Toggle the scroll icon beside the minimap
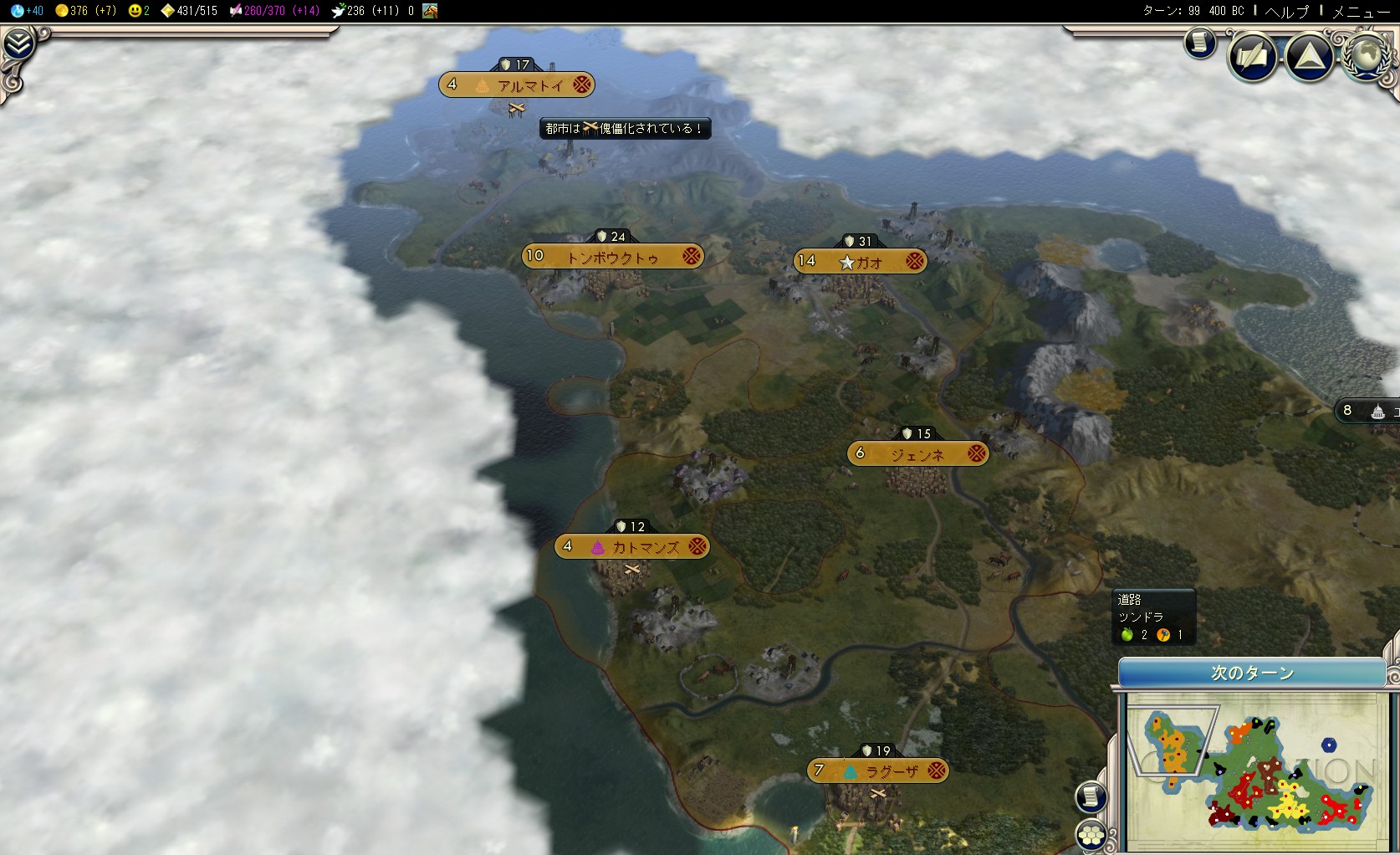The height and width of the screenshot is (855, 1400). pos(1091,796)
